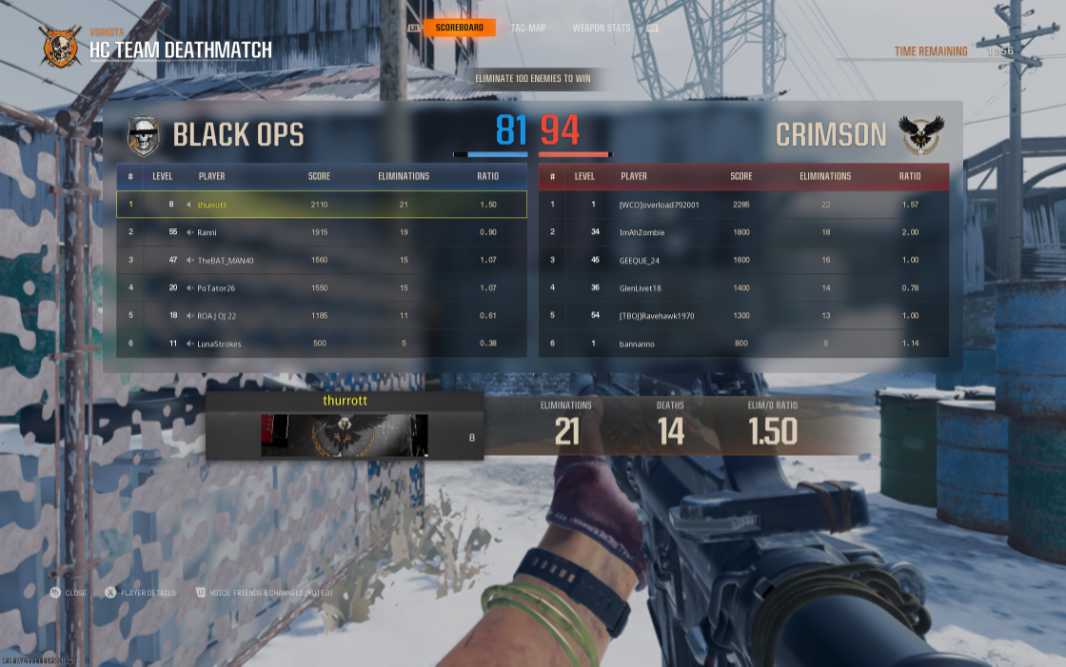Show the Weapon Stats tab
Viewport: 1066px width, 667px height.
pos(601,28)
